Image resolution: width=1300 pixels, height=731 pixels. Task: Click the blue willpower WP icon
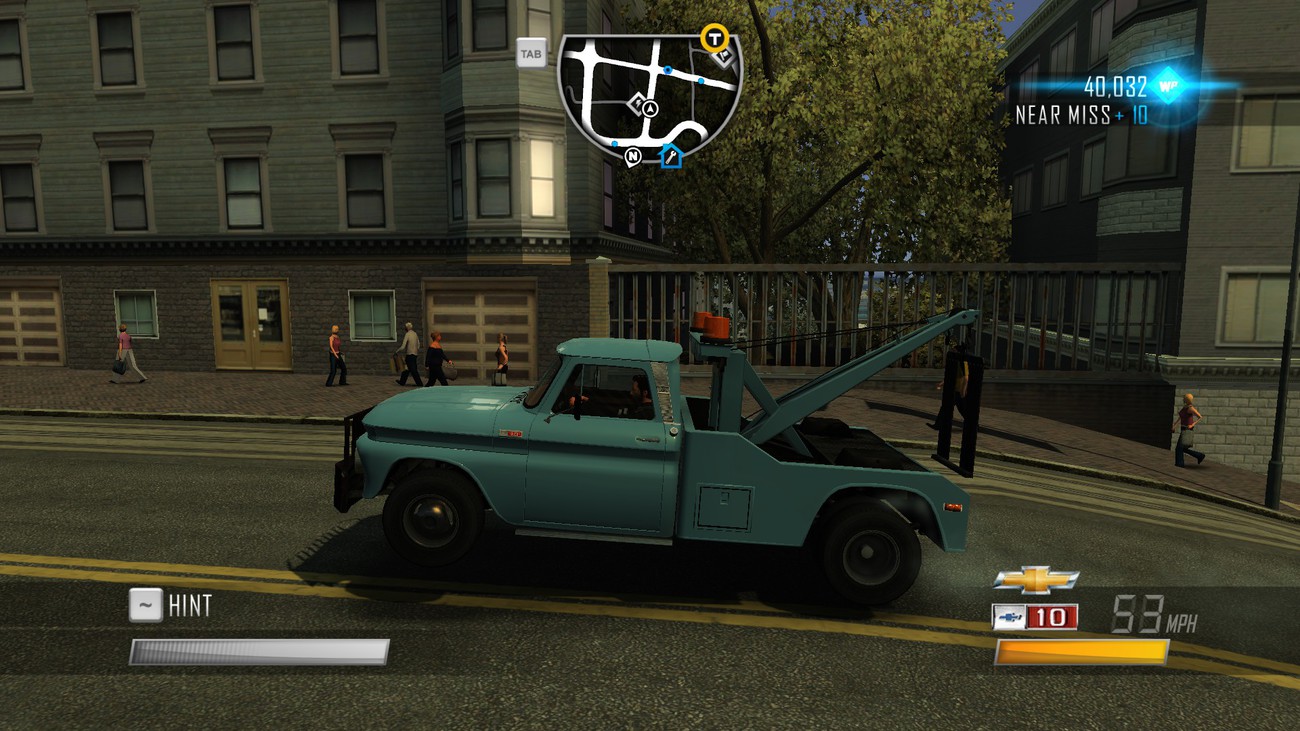(1167, 86)
